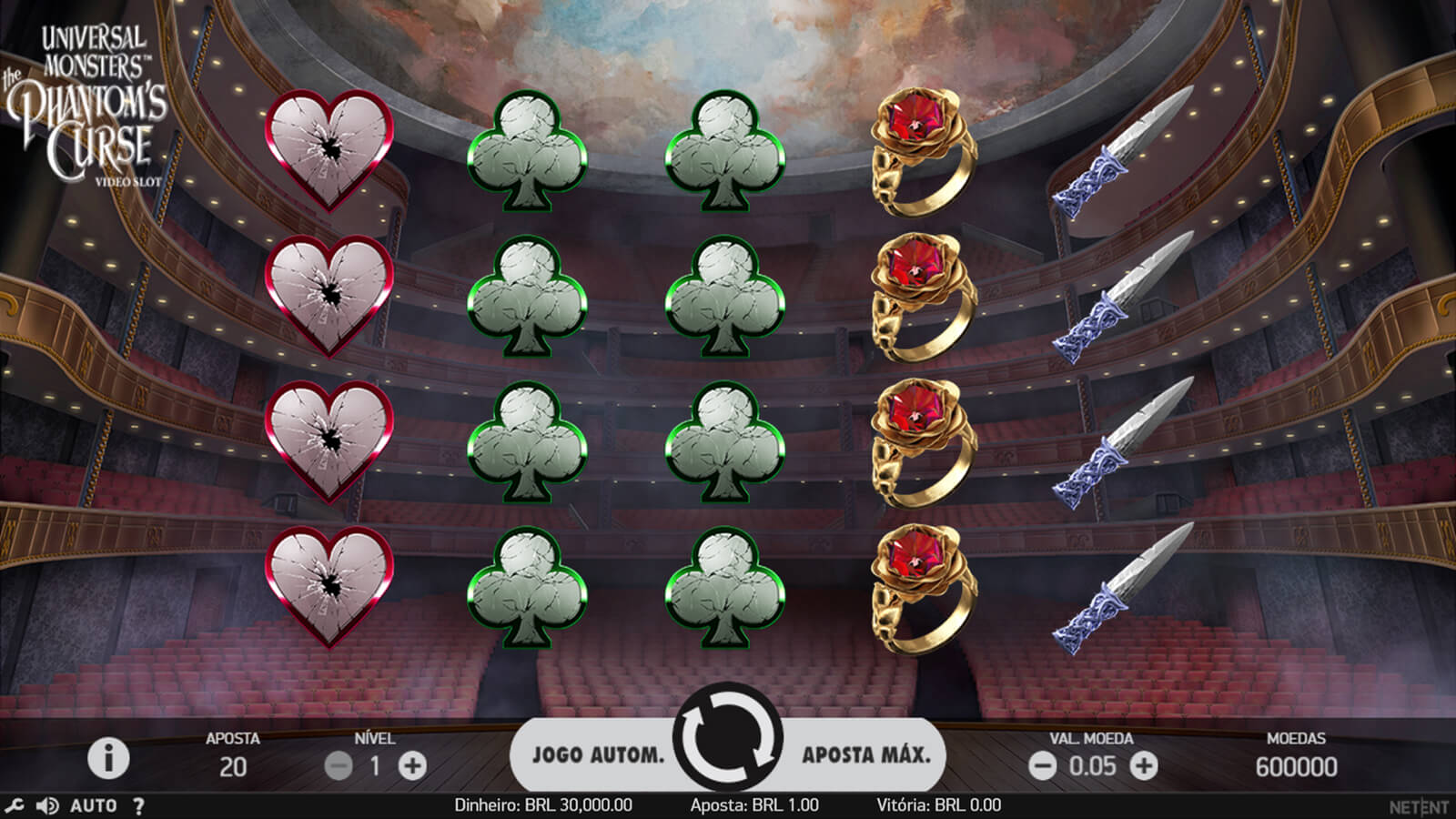The image size is (1456, 819).
Task: Increase the NÍVEL bet level
Action: (x=412, y=766)
